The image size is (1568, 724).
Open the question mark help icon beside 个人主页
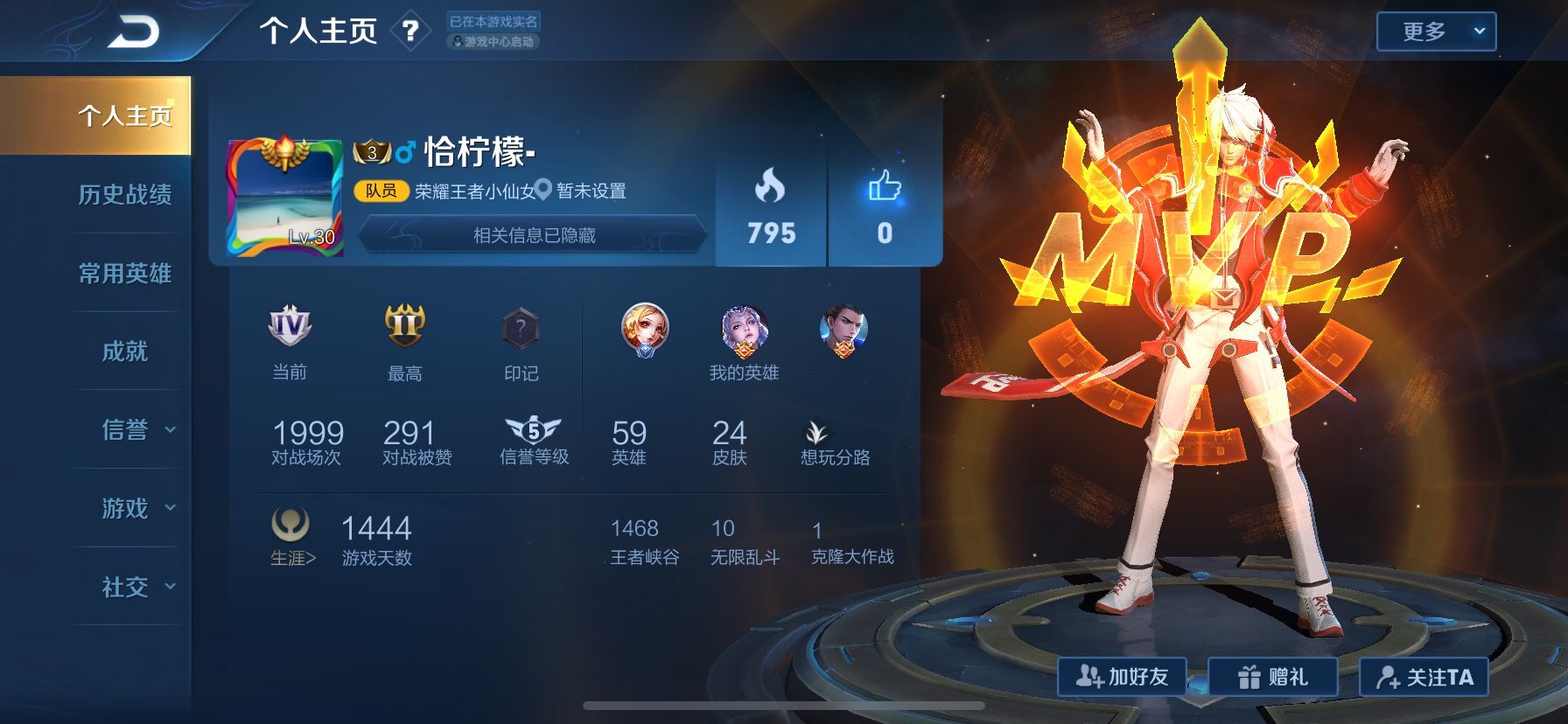410,31
